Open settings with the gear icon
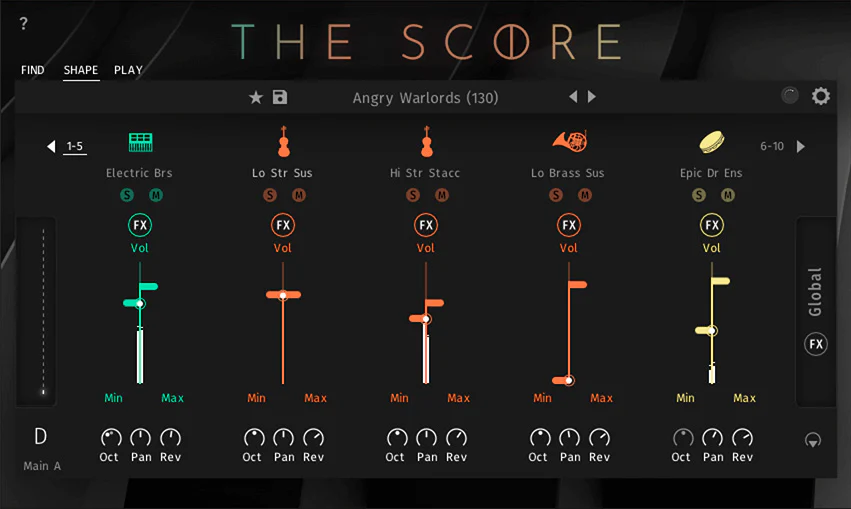Viewport: 851px width, 509px height. pos(821,96)
